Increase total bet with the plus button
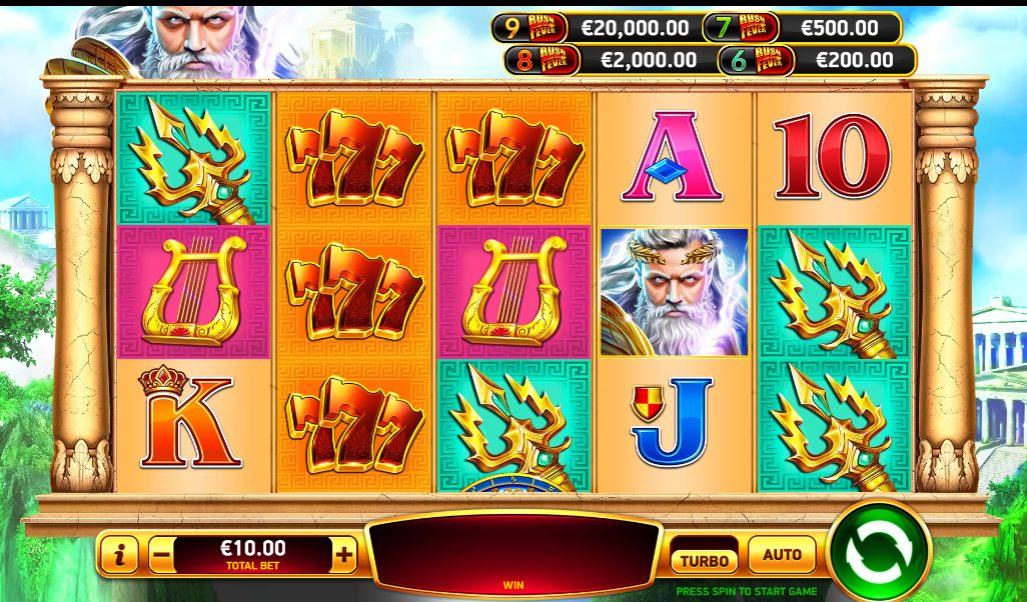This screenshot has width=1027, height=602. 344,555
